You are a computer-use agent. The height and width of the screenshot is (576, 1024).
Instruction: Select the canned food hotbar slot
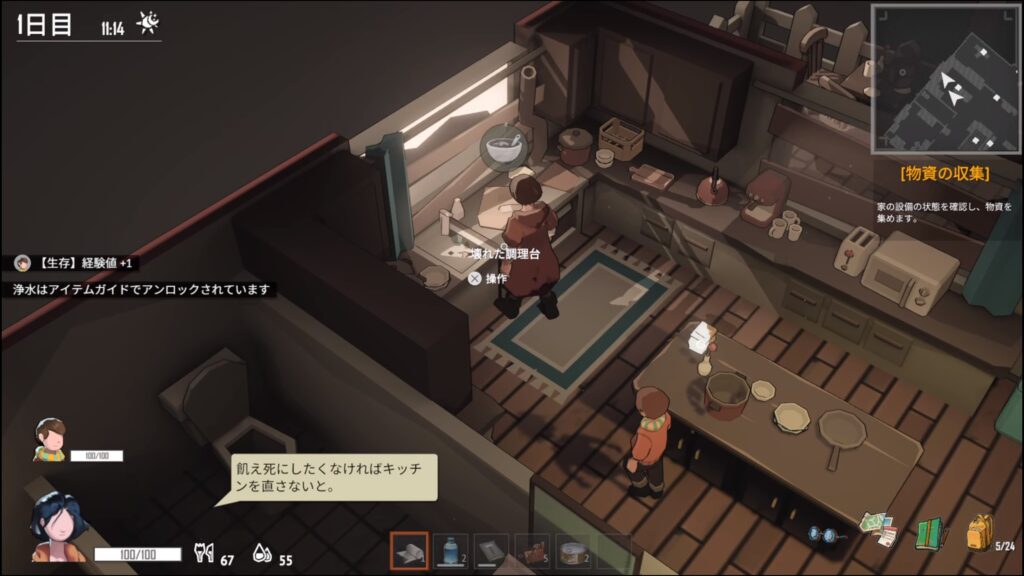[574, 551]
